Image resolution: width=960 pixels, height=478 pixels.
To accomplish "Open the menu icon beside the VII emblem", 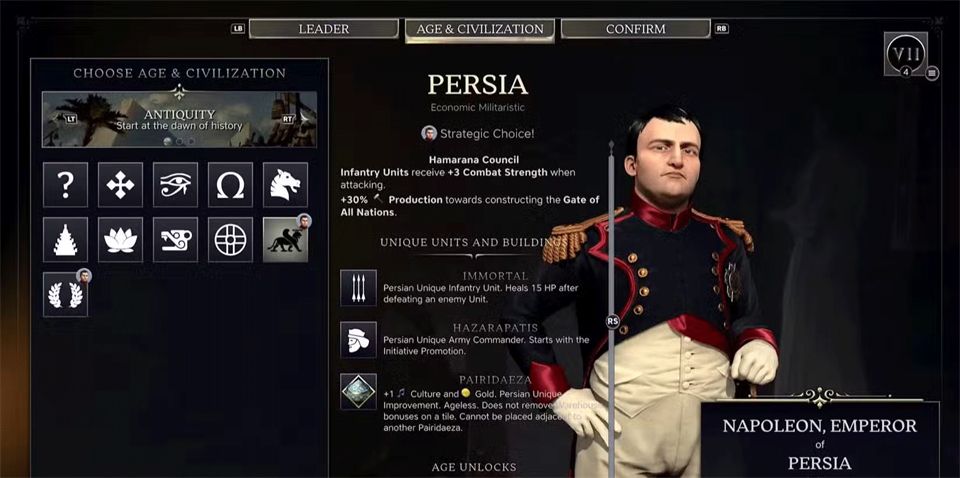I will pos(932,73).
